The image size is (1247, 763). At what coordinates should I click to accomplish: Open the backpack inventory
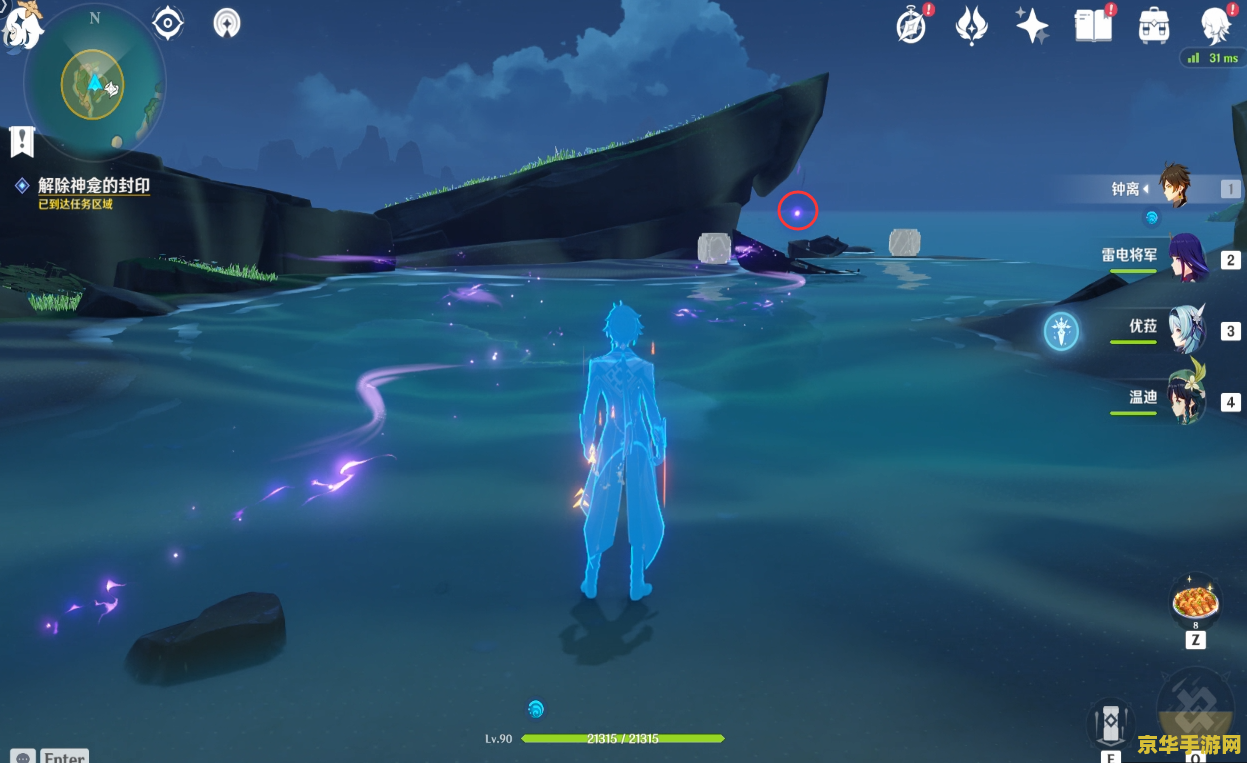pyautogui.click(x=1154, y=25)
